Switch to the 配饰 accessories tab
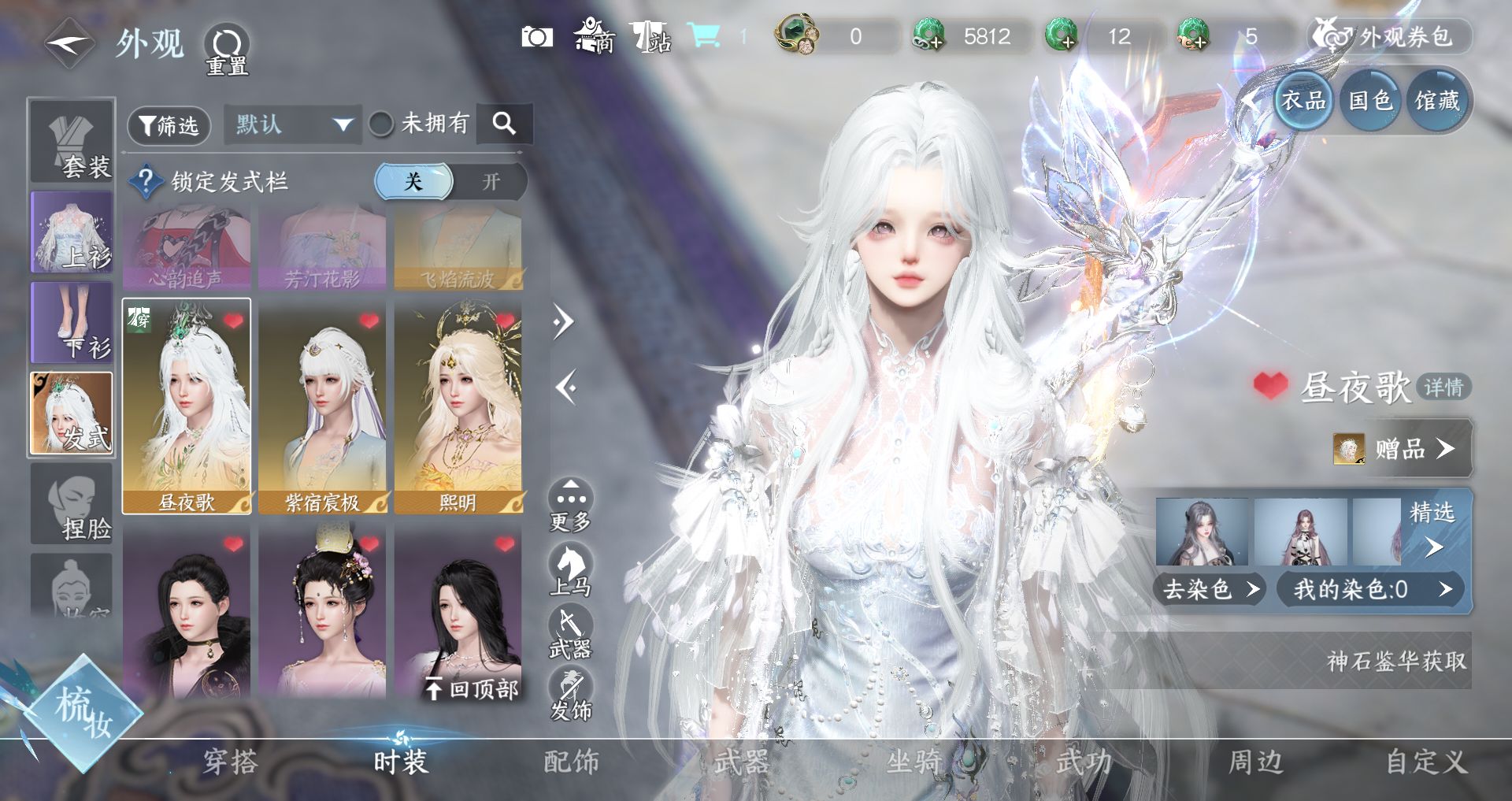The image size is (1512, 801). click(x=571, y=762)
